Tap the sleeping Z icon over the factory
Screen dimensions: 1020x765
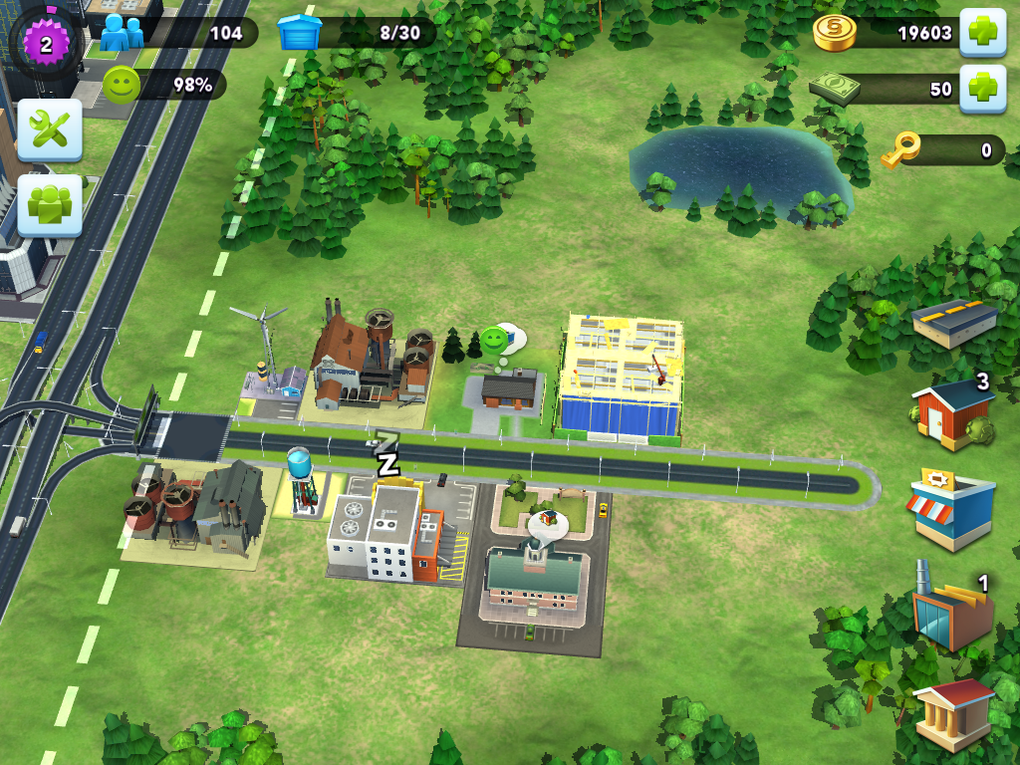(386, 458)
